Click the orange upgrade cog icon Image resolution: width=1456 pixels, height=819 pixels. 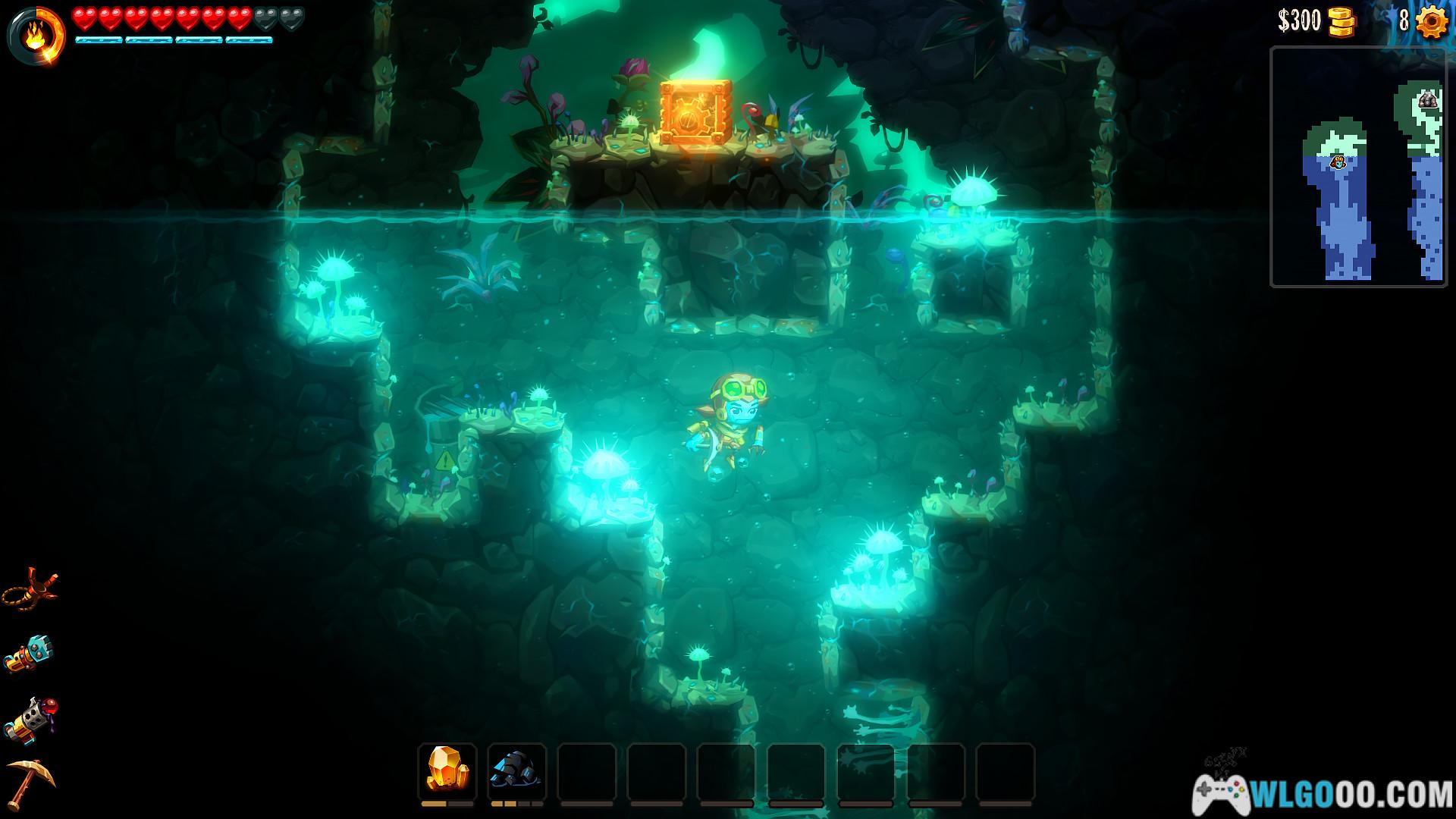click(1431, 21)
